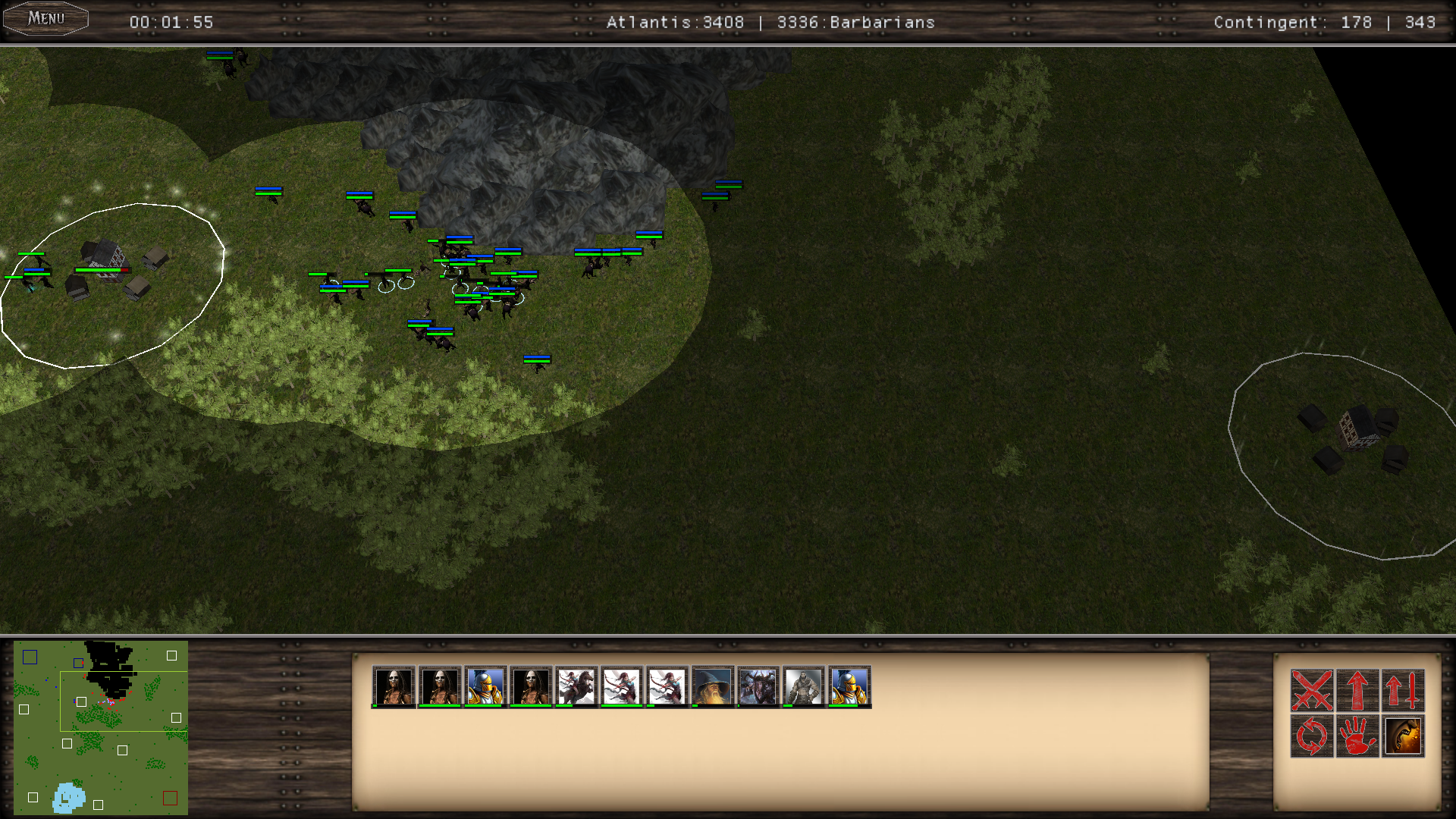The height and width of the screenshot is (819, 1456).
Task: Choose the horned demon unit portrait
Action: pos(758,686)
